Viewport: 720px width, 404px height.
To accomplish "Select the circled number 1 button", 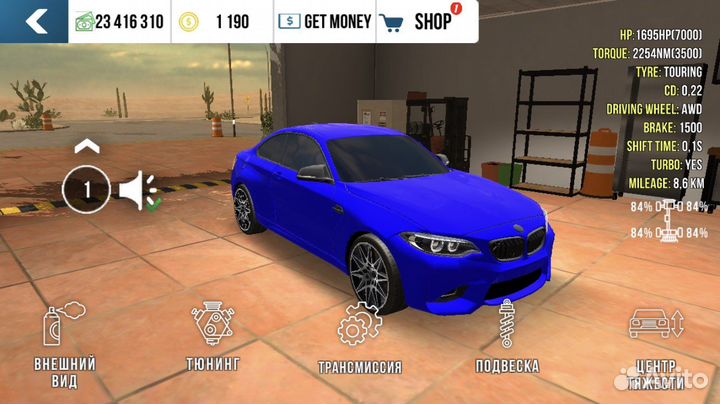I will 86,190.
